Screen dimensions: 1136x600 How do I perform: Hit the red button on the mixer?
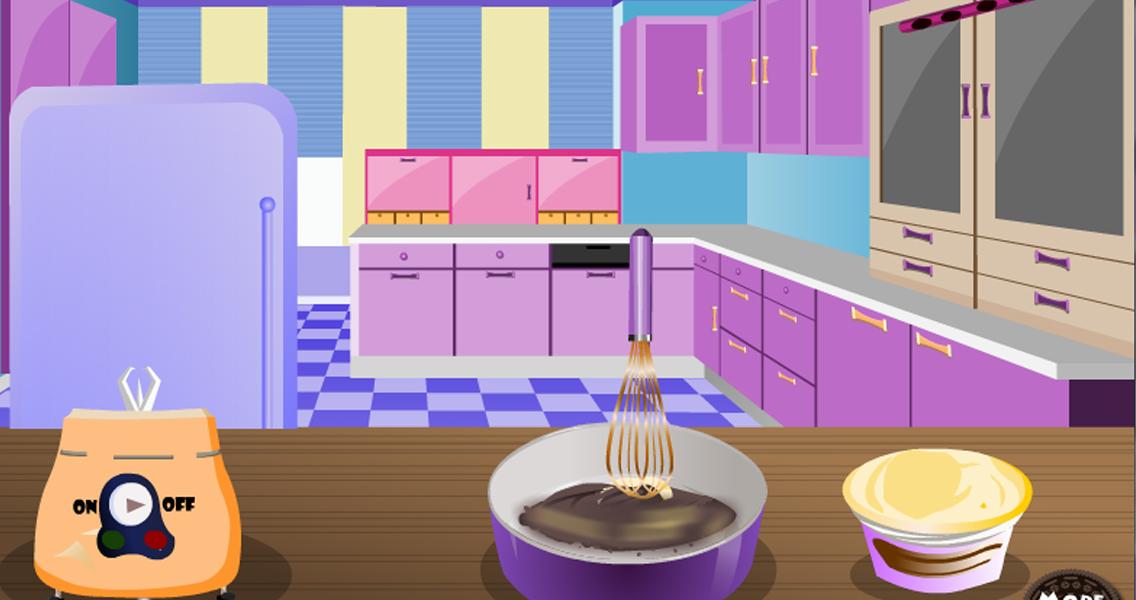pyautogui.click(x=155, y=541)
